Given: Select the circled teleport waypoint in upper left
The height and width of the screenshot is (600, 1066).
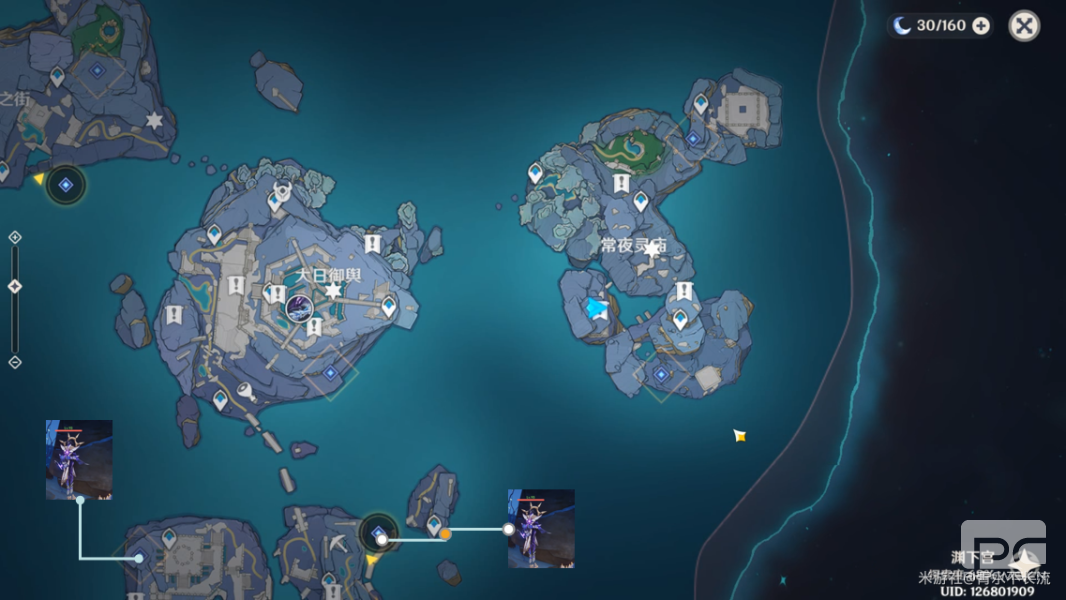Looking at the screenshot, I should click(66, 184).
